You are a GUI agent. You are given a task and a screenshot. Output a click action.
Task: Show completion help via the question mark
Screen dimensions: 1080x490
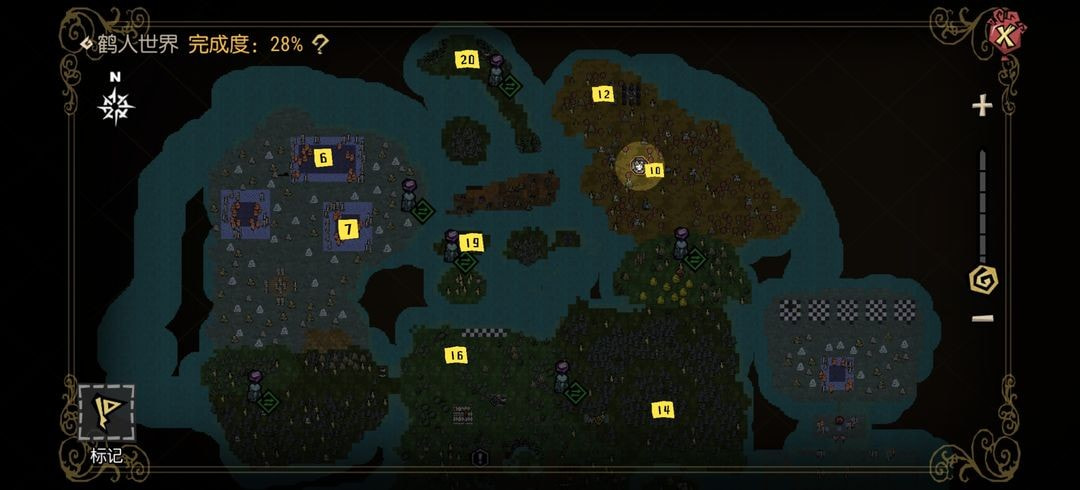pyautogui.click(x=320, y=44)
